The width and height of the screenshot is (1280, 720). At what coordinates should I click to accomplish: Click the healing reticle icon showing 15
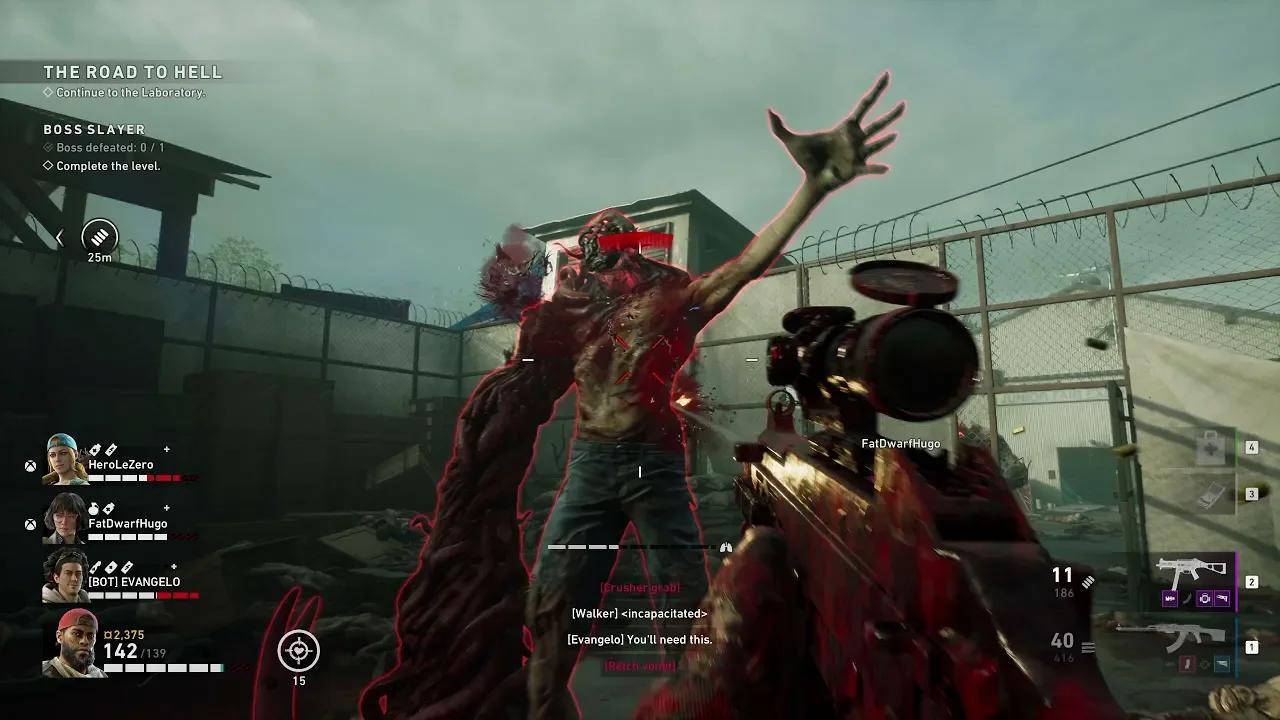coord(297,651)
